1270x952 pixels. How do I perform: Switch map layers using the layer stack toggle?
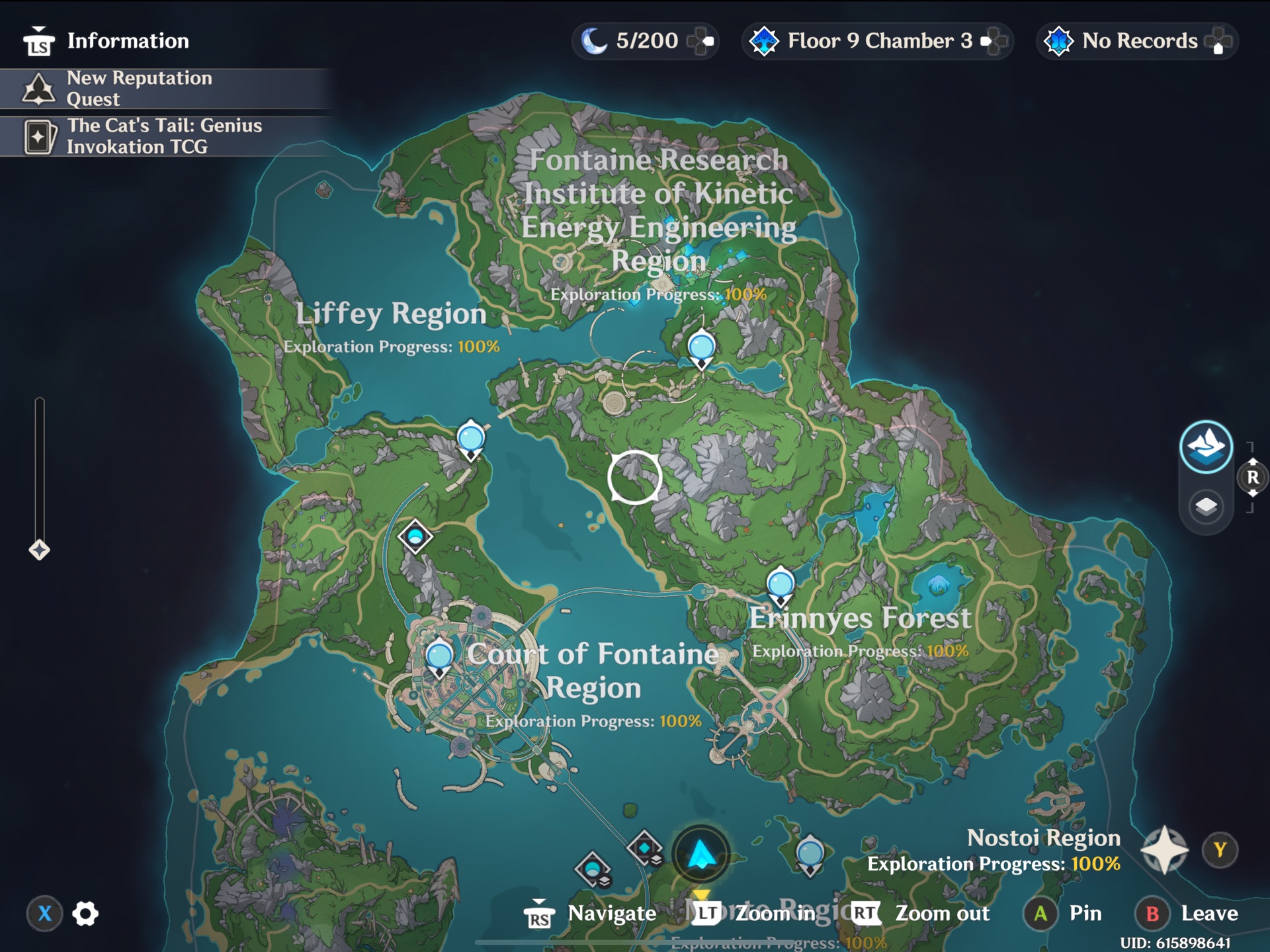[x=1206, y=506]
